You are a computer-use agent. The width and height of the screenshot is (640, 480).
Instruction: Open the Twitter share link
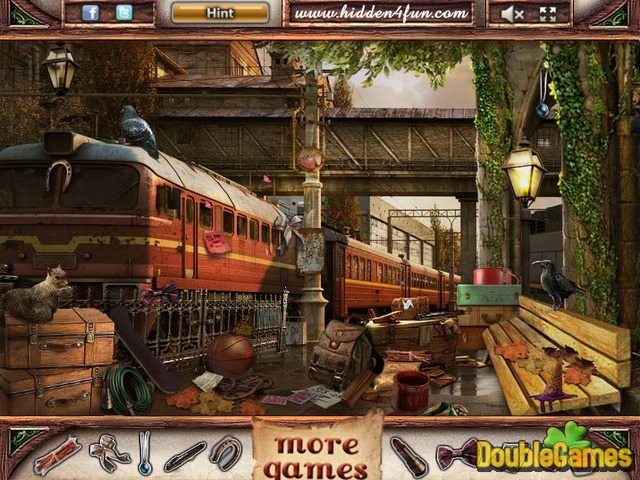click(124, 13)
